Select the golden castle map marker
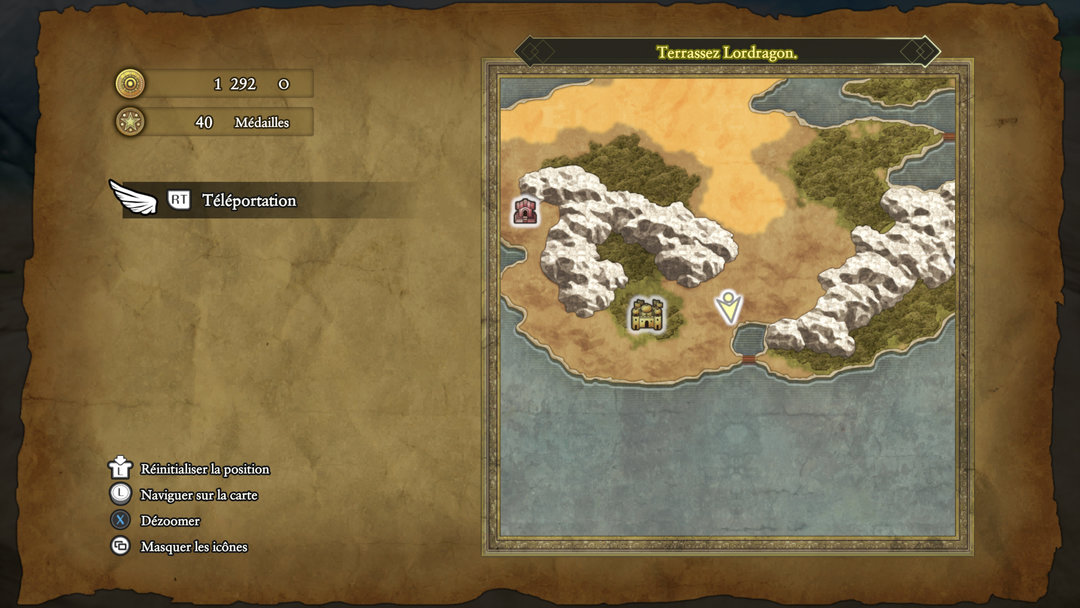Image resolution: width=1080 pixels, height=608 pixels. (x=647, y=315)
